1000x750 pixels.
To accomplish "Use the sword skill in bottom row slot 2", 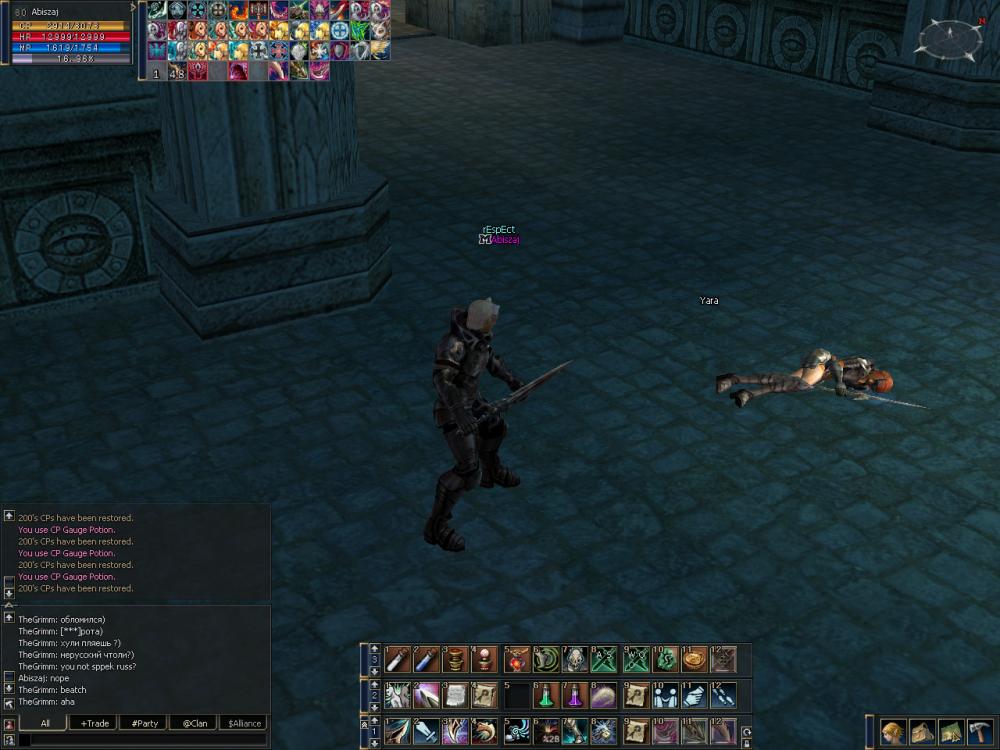I will coord(426,731).
